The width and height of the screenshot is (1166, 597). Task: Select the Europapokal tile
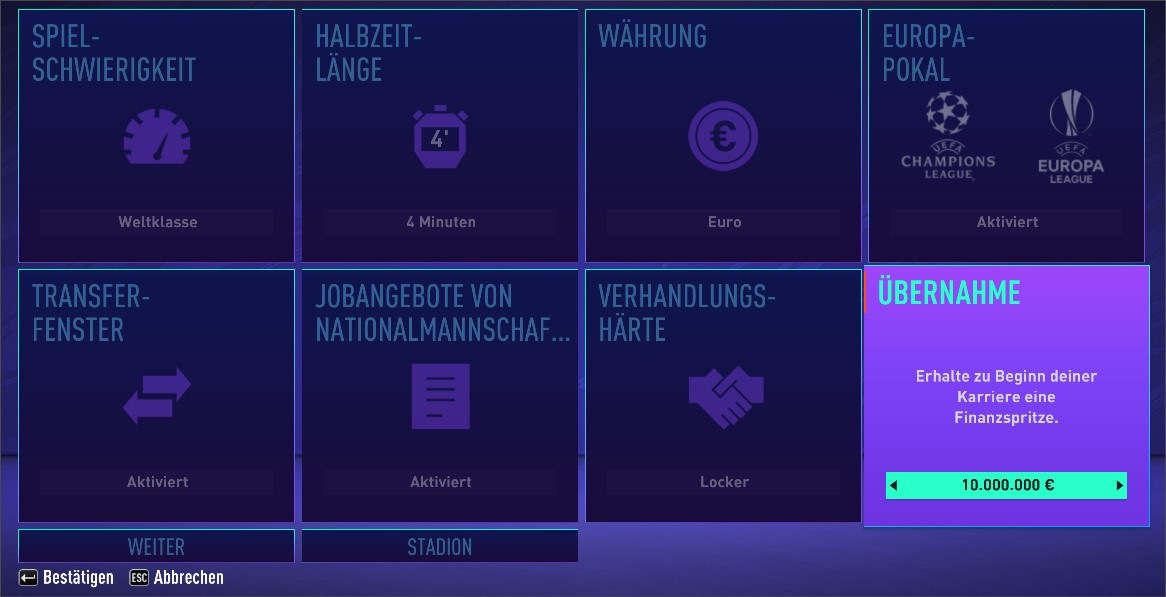(1006, 136)
